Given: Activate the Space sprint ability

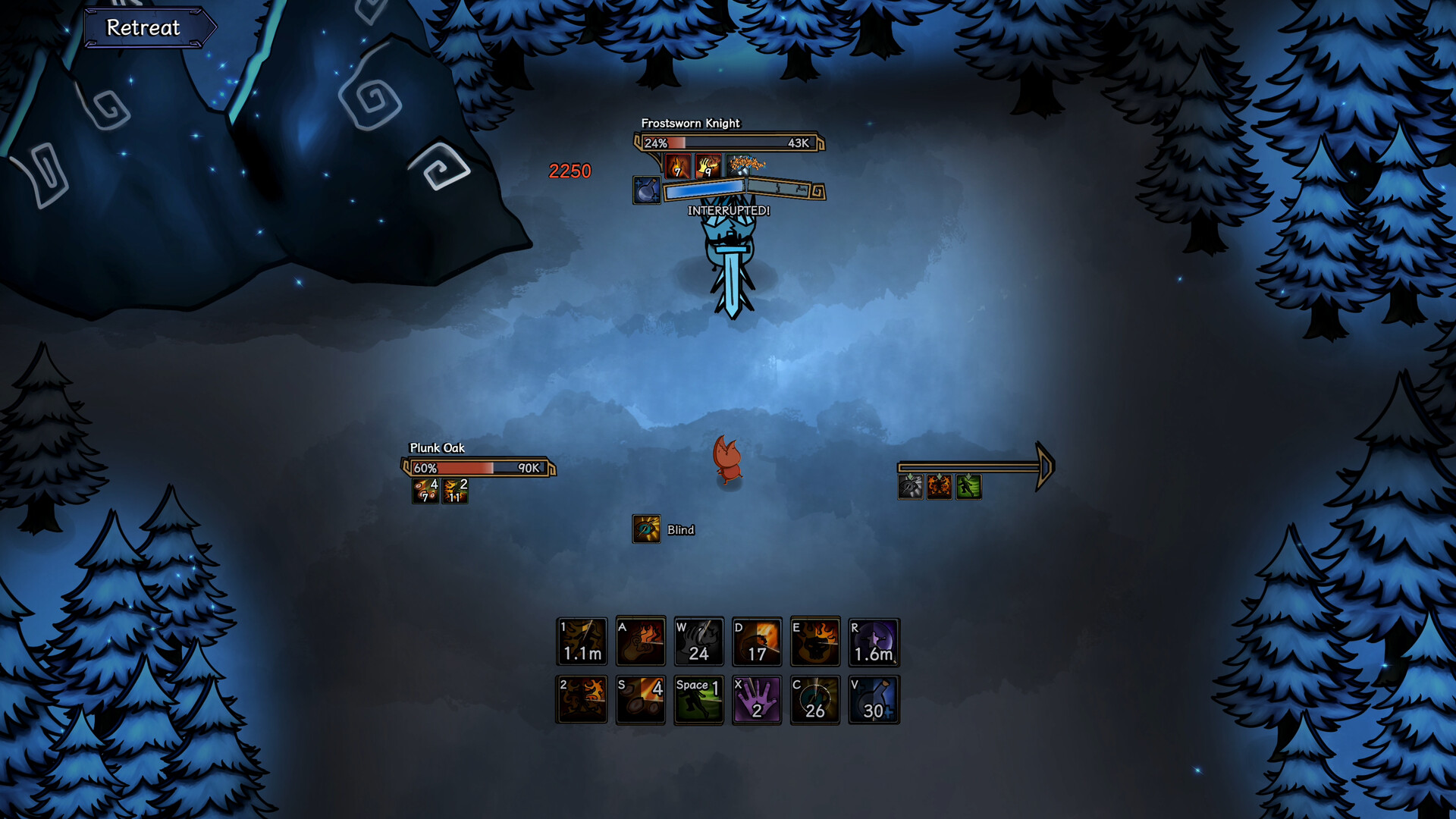Looking at the screenshot, I should (x=698, y=698).
